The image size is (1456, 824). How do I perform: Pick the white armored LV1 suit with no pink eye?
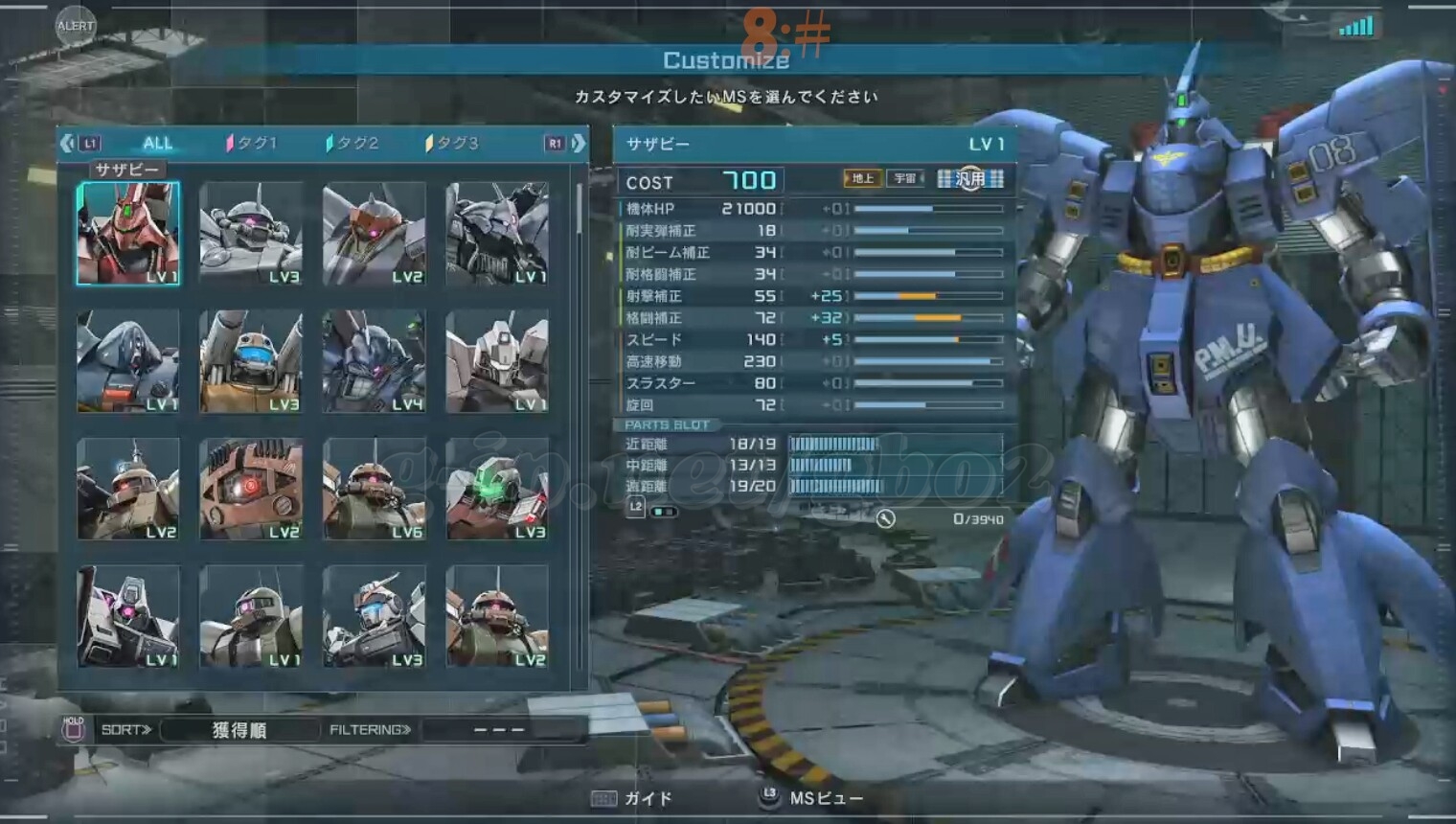[497, 361]
